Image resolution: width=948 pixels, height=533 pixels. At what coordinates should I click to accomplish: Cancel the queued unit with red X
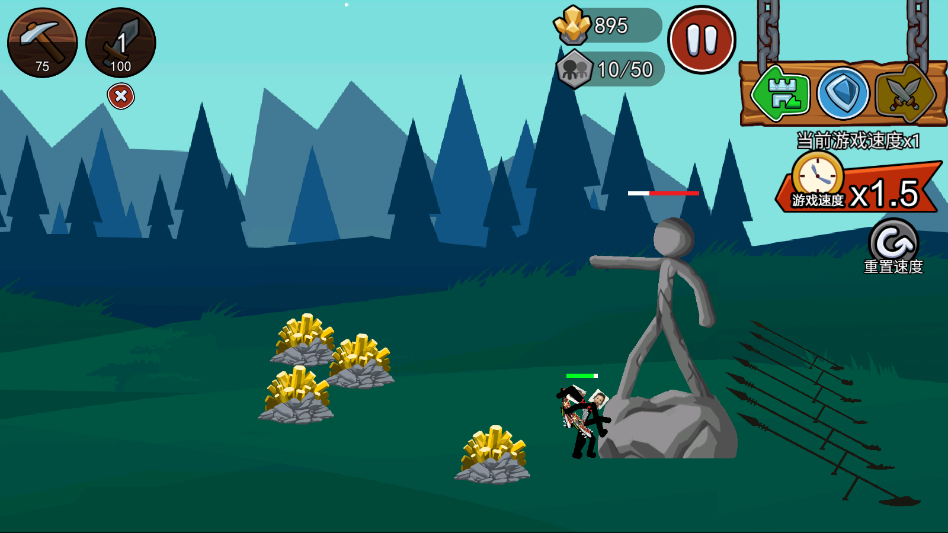pyautogui.click(x=121, y=96)
